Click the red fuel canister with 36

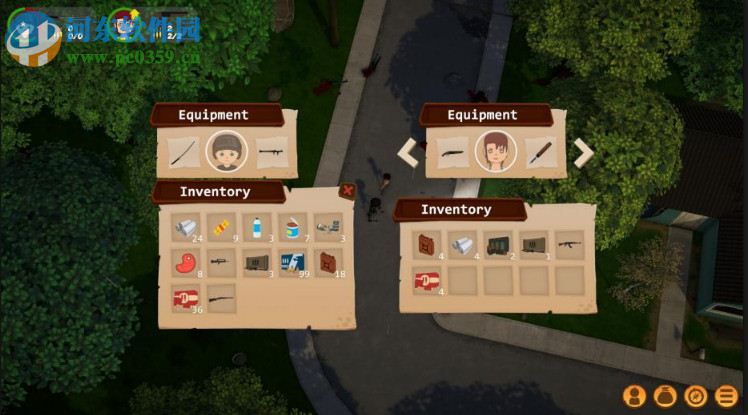tap(185, 299)
